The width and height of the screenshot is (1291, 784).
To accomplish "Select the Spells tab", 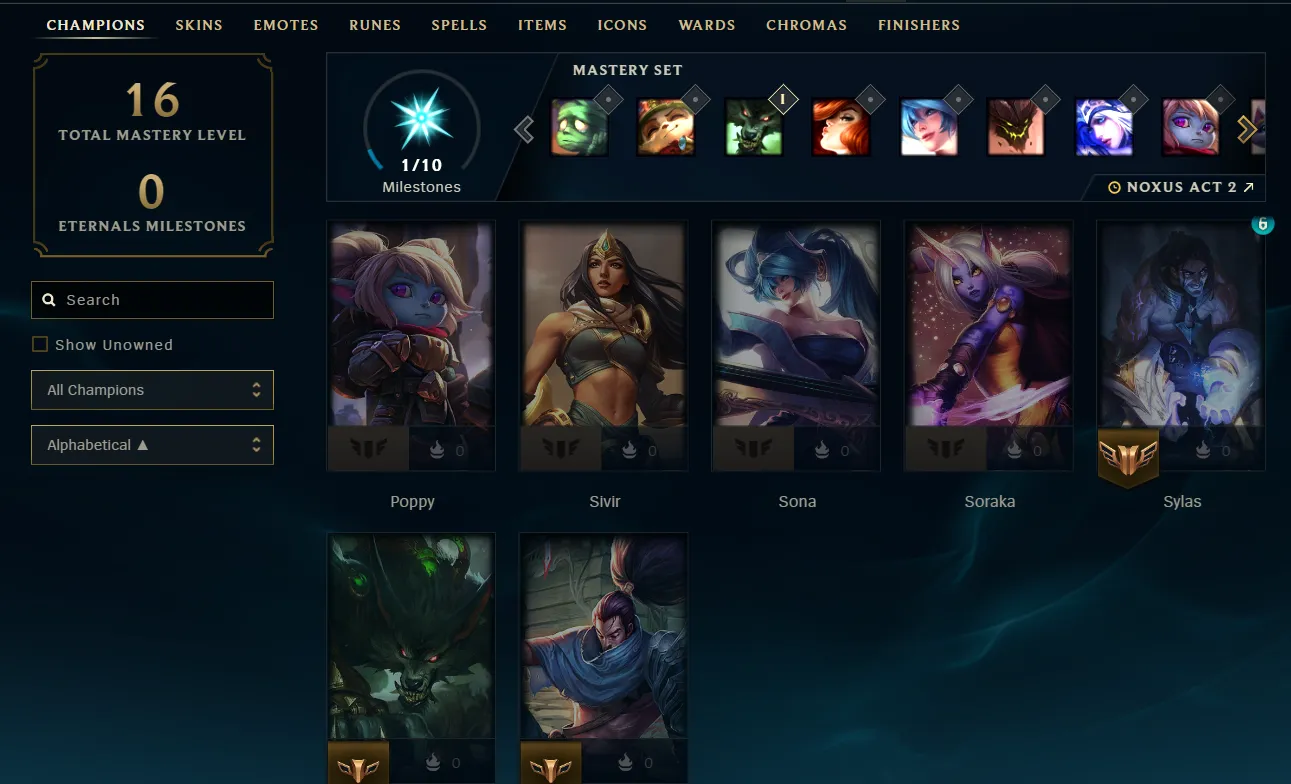I will click(x=459, y=25).
